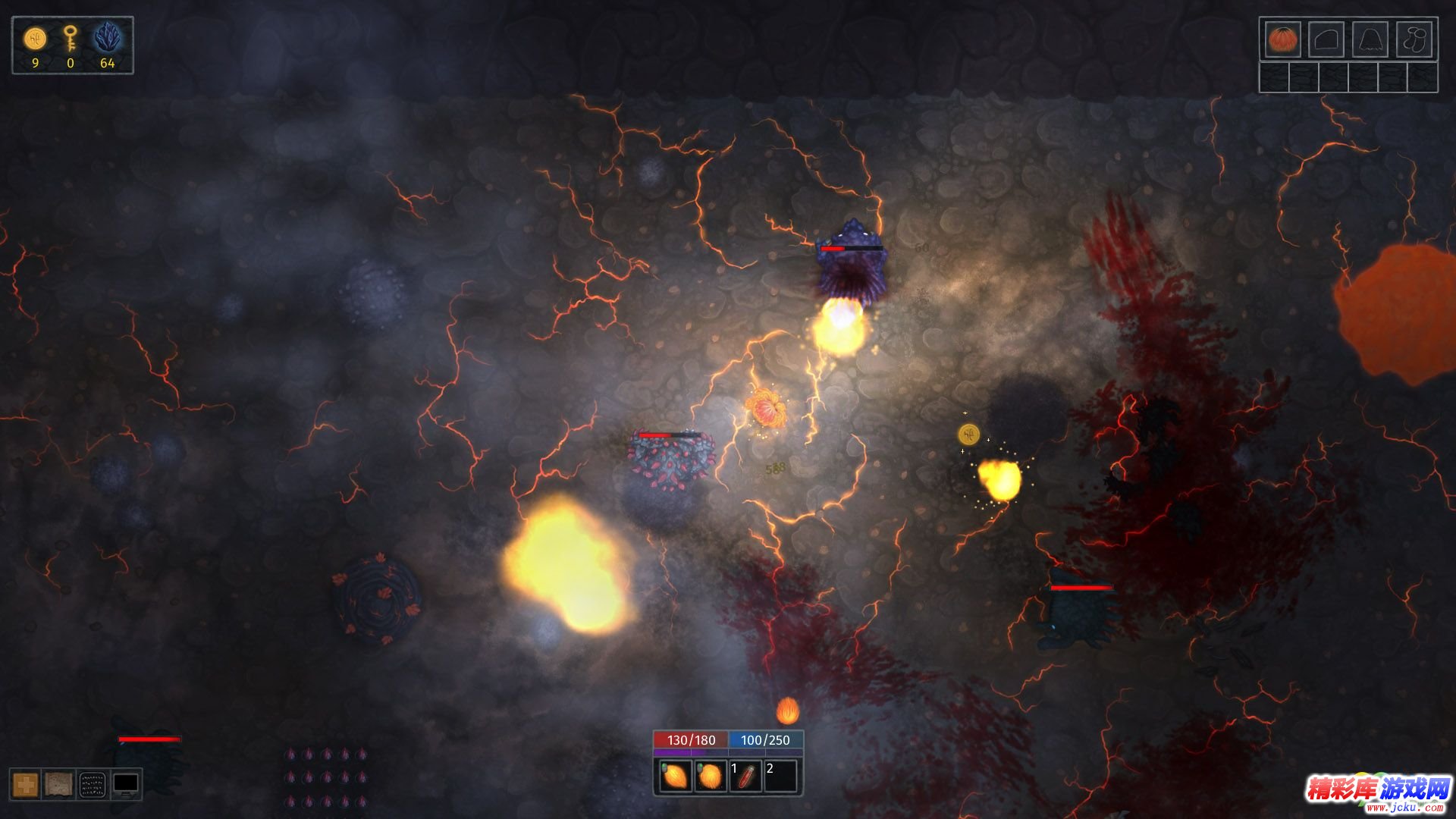The width and height of the screenshot is (1456, 819).
Task: Select the equipped orange weapon slot
Action: (1282, 39)
